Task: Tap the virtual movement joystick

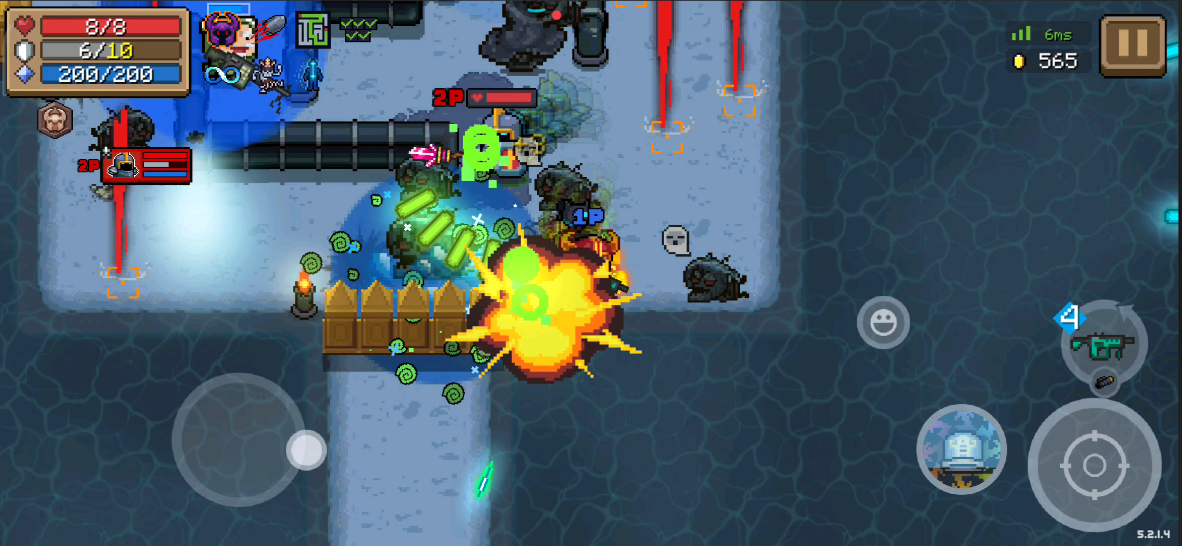Action: point(239,440)
